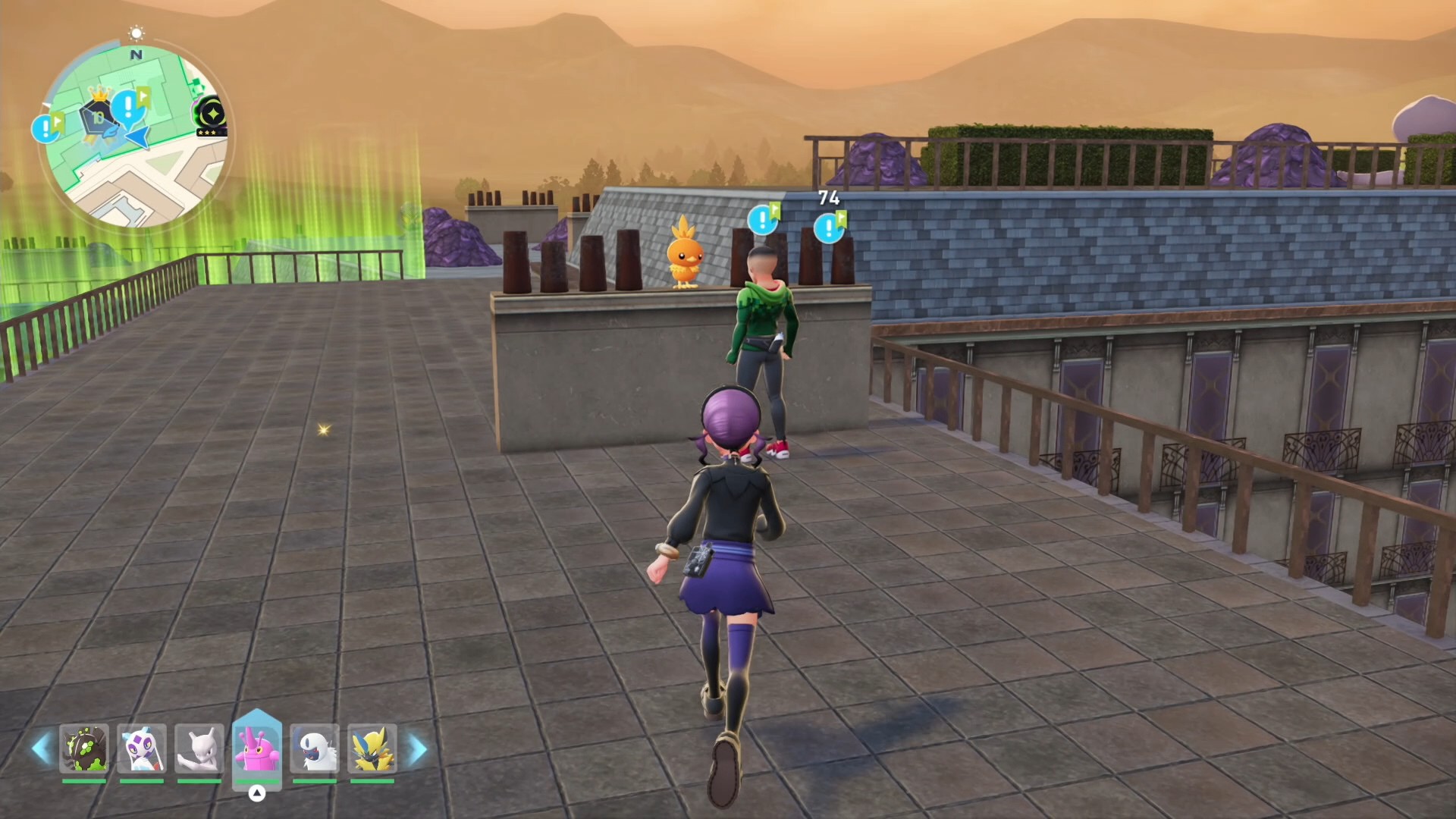Screen dimensions: 1456x819
Task: Click the left arrow beside the party bar
Action: [x=41, y=748]
